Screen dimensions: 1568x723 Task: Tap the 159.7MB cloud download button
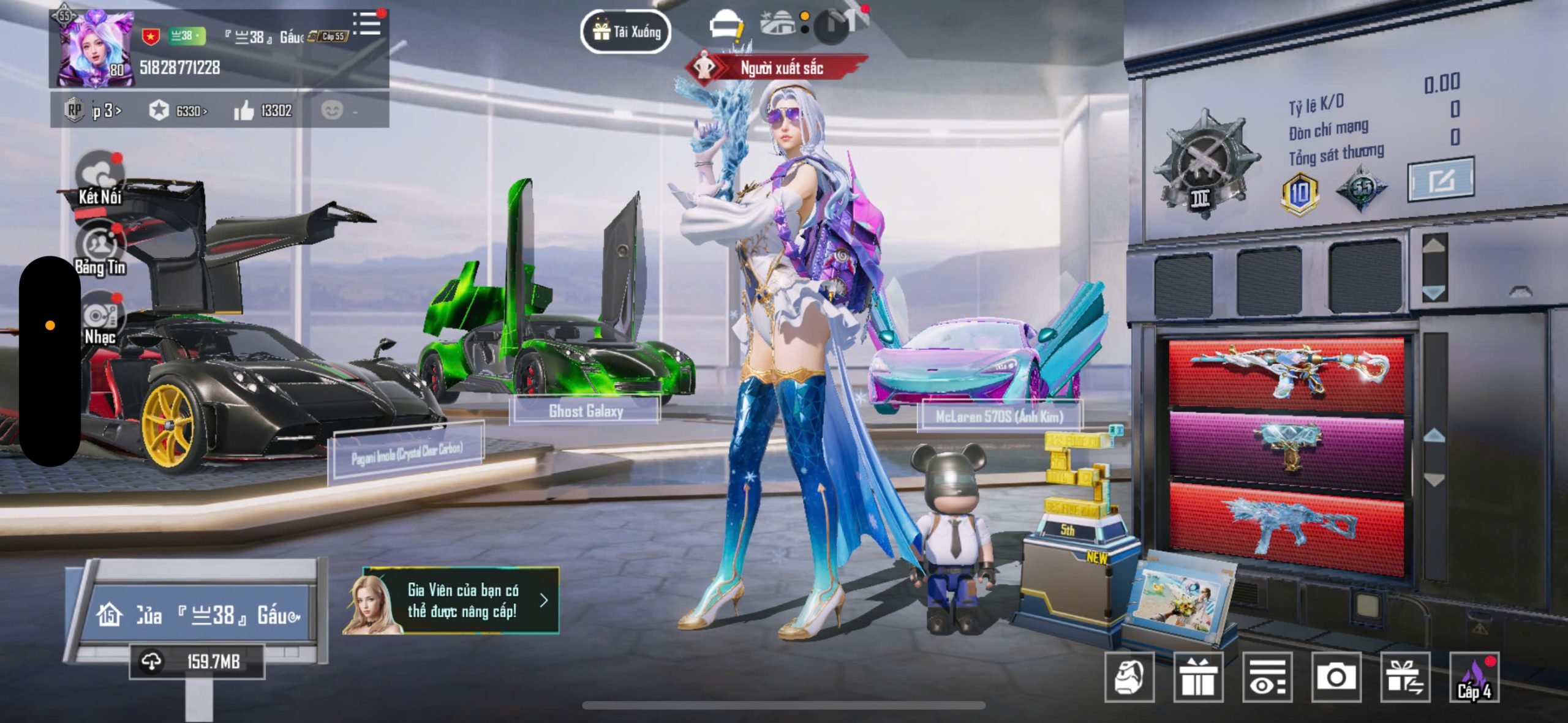point(197,662)
